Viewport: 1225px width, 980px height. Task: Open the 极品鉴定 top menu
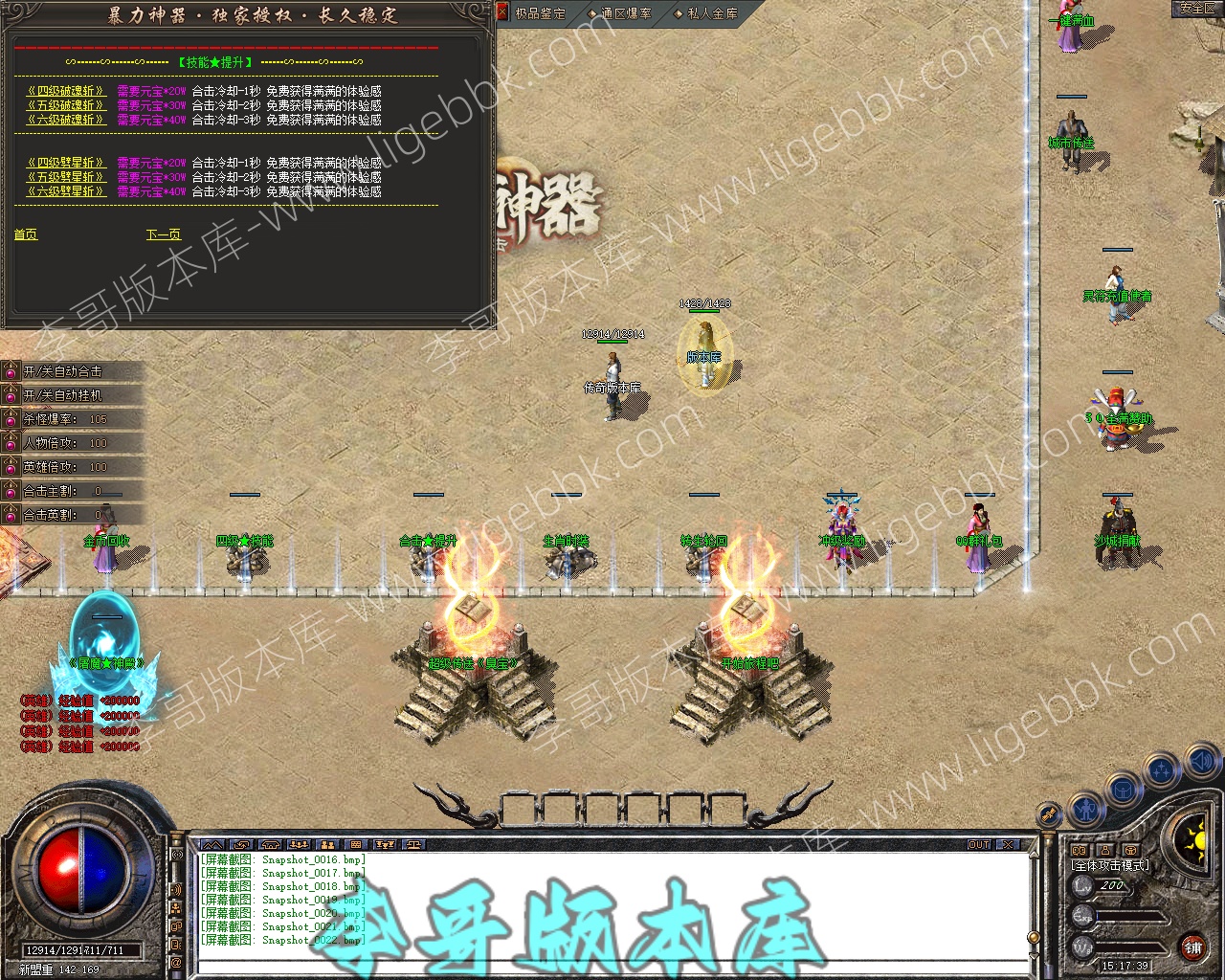[541, 13]
